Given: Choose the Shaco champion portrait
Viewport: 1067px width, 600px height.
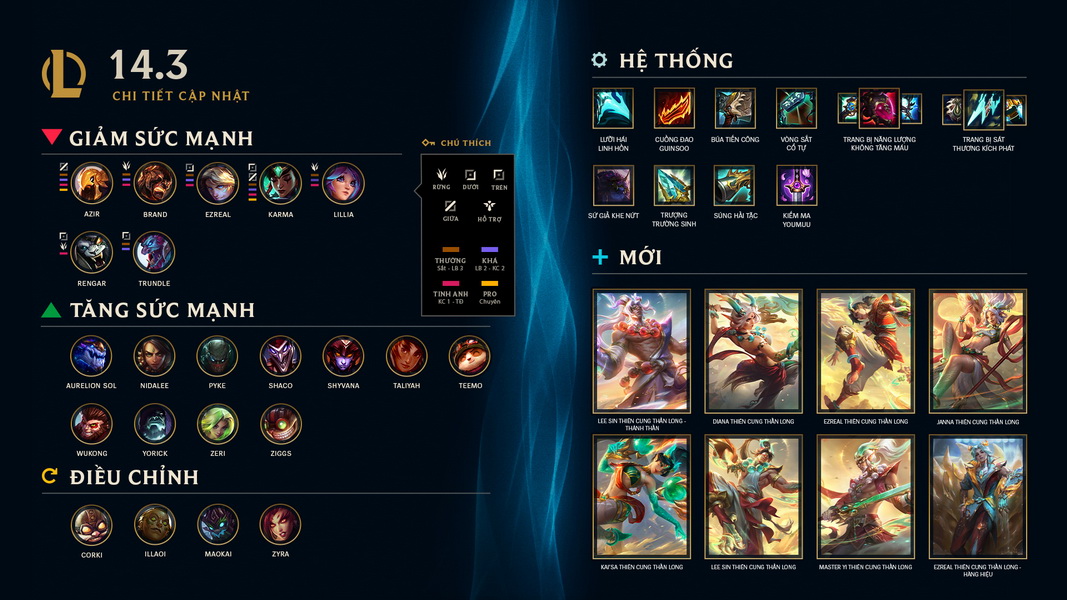Looking at the screenshot, I should point(280,356).
